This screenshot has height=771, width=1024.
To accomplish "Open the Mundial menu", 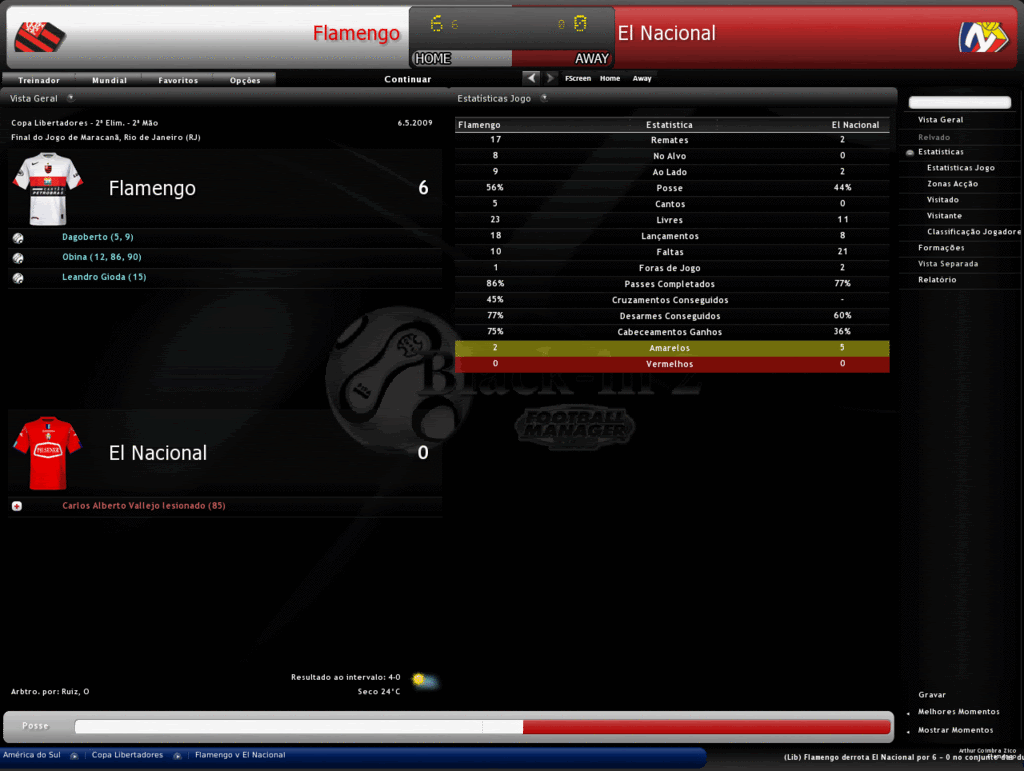I will pos(109,80).
